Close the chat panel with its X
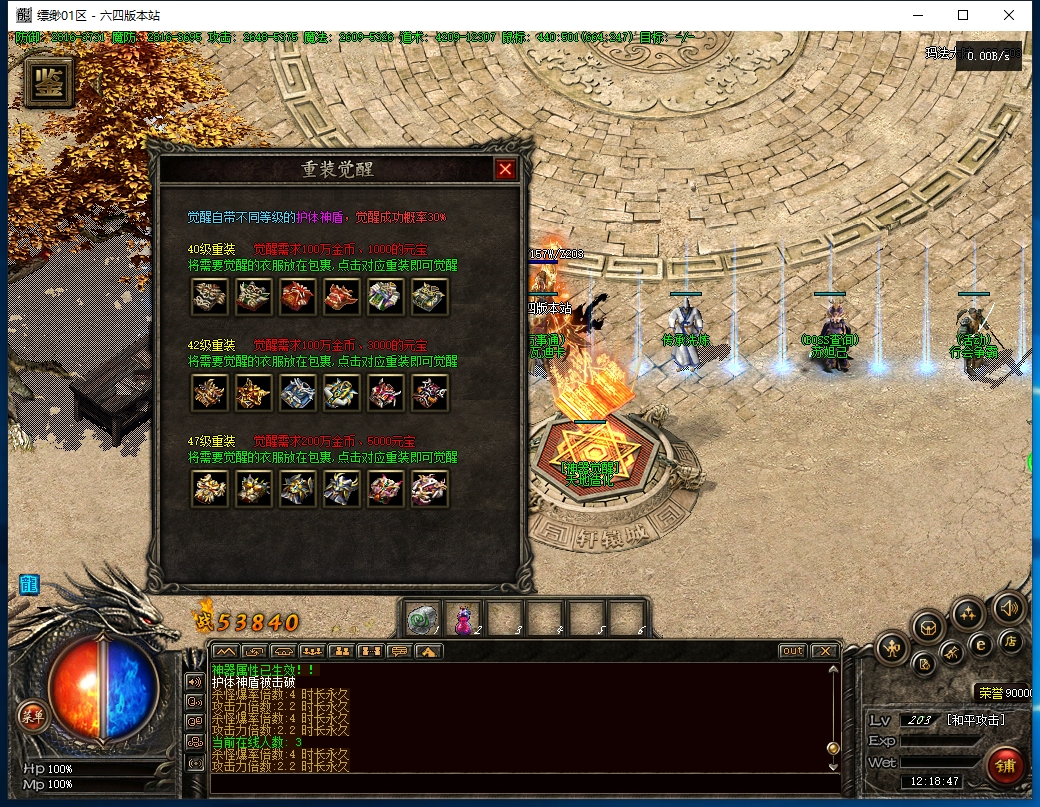This screenshot has width=1040, height=807. tap(823, 651)
